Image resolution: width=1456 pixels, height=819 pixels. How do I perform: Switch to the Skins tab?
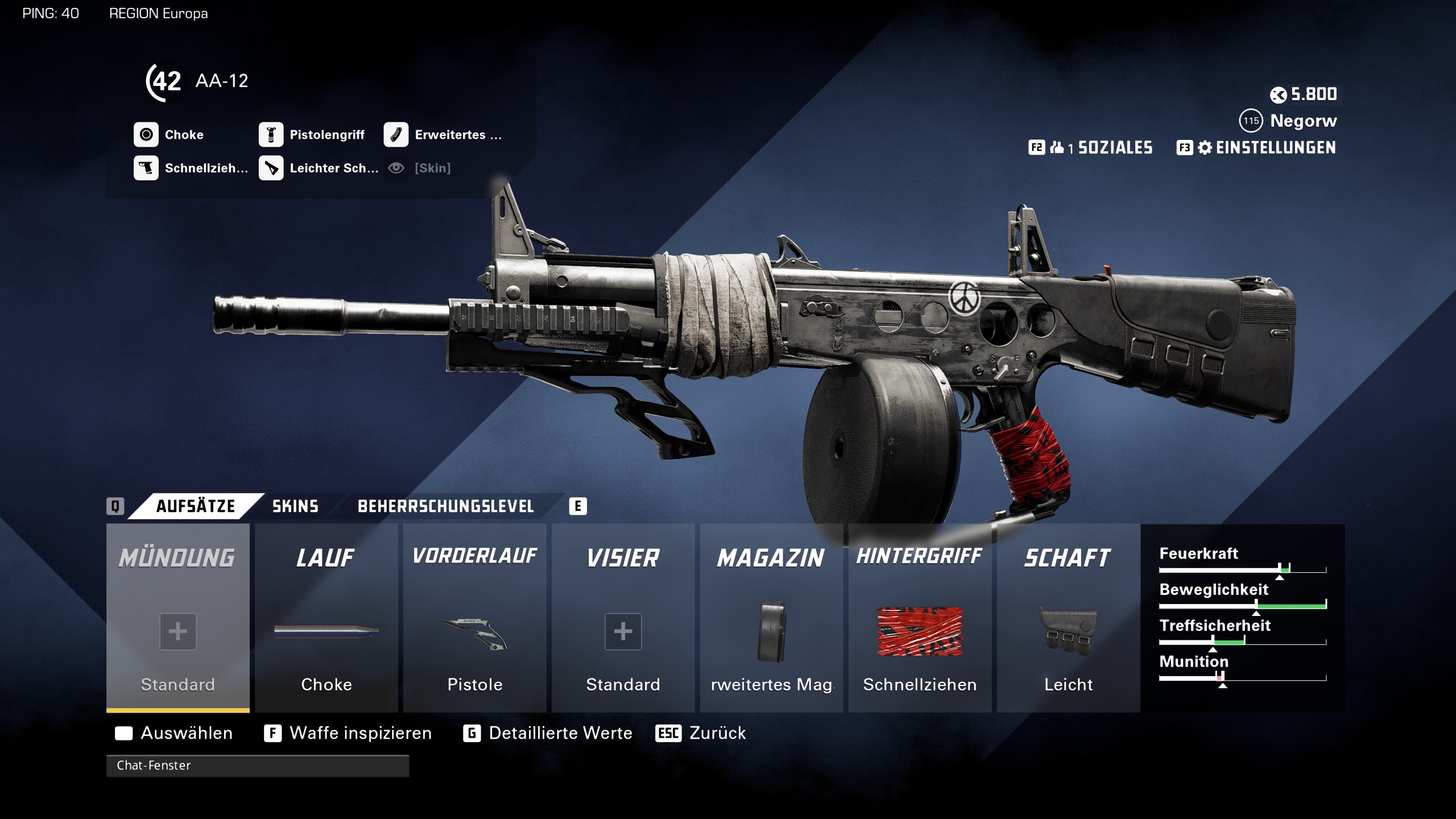[294, 506]
